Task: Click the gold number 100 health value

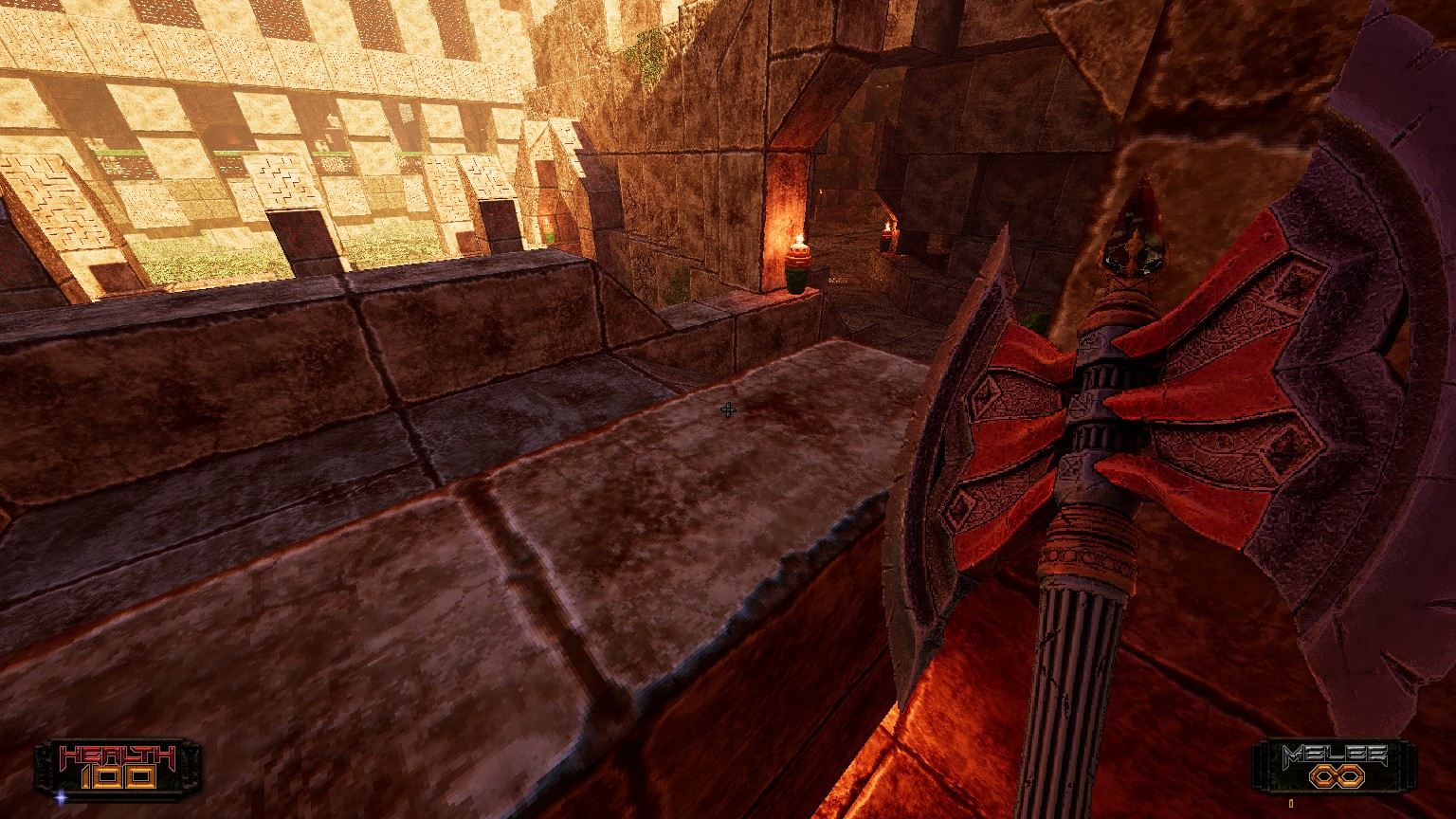Action: coord(119,777)
